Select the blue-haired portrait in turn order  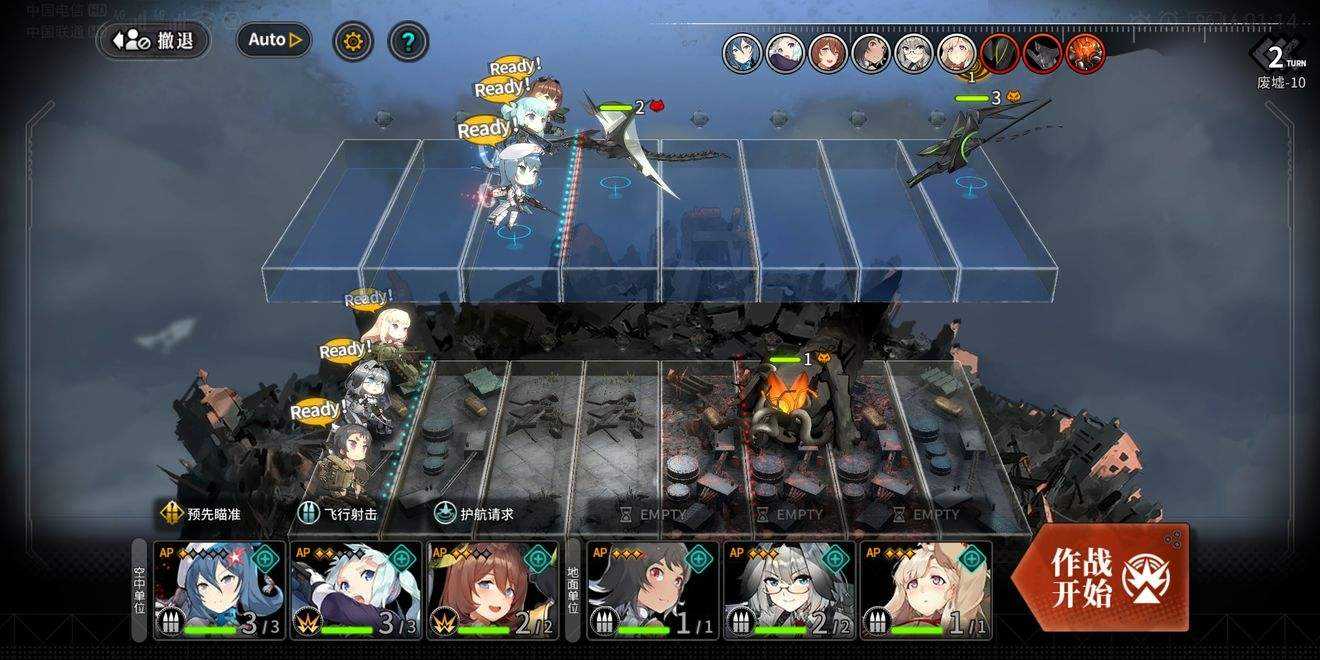pyautogui.click(x=742, y=53)
